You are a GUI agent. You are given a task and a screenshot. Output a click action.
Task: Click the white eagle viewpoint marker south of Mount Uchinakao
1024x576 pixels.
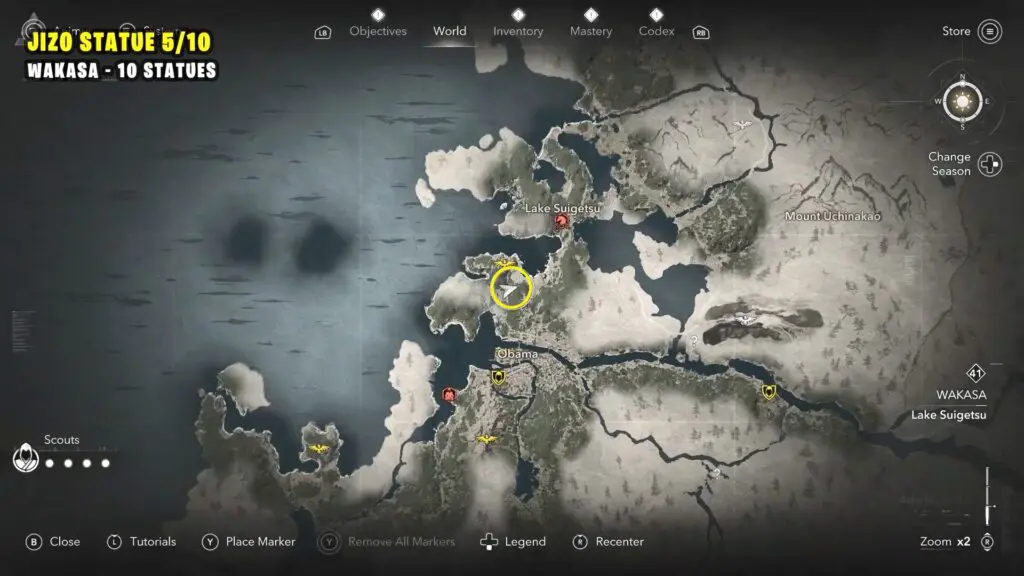[x=746, y=319]
